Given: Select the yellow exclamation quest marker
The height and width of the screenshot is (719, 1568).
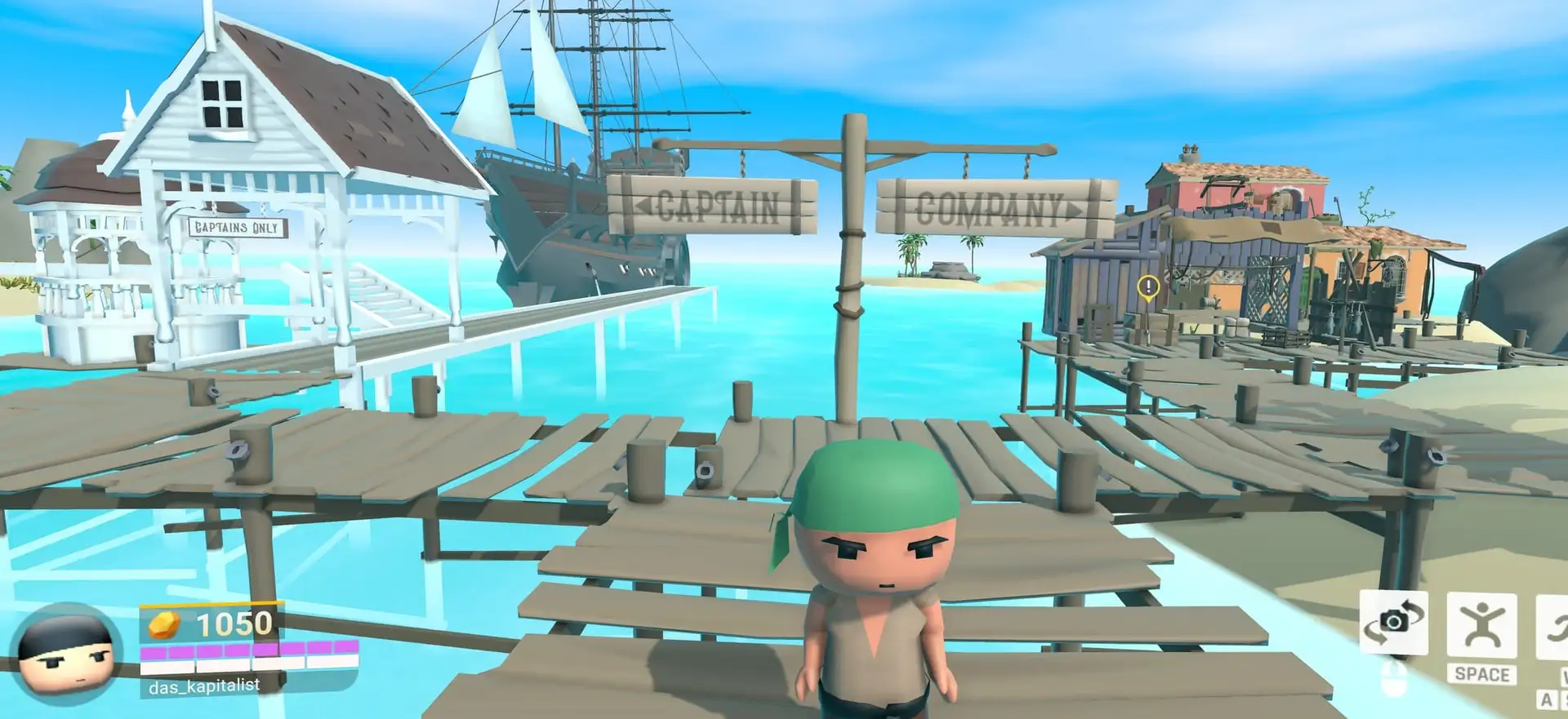Looking at the screenshot, I should [x=1148, y=286].
